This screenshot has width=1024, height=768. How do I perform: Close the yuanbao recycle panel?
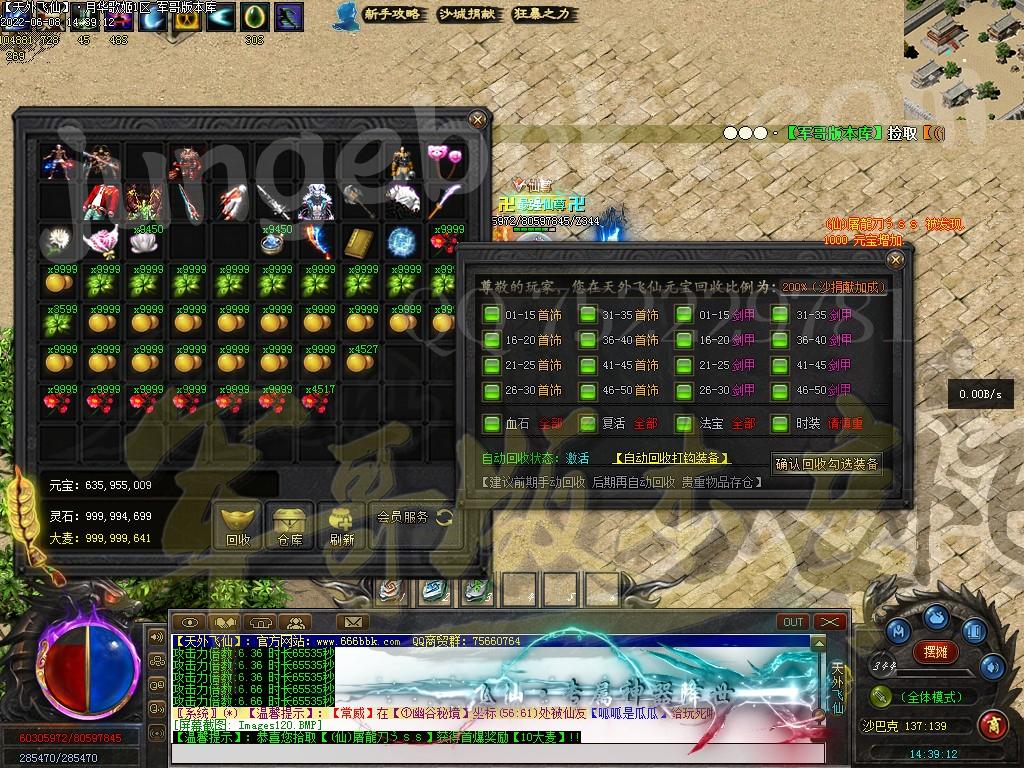[x=895, y=260]
